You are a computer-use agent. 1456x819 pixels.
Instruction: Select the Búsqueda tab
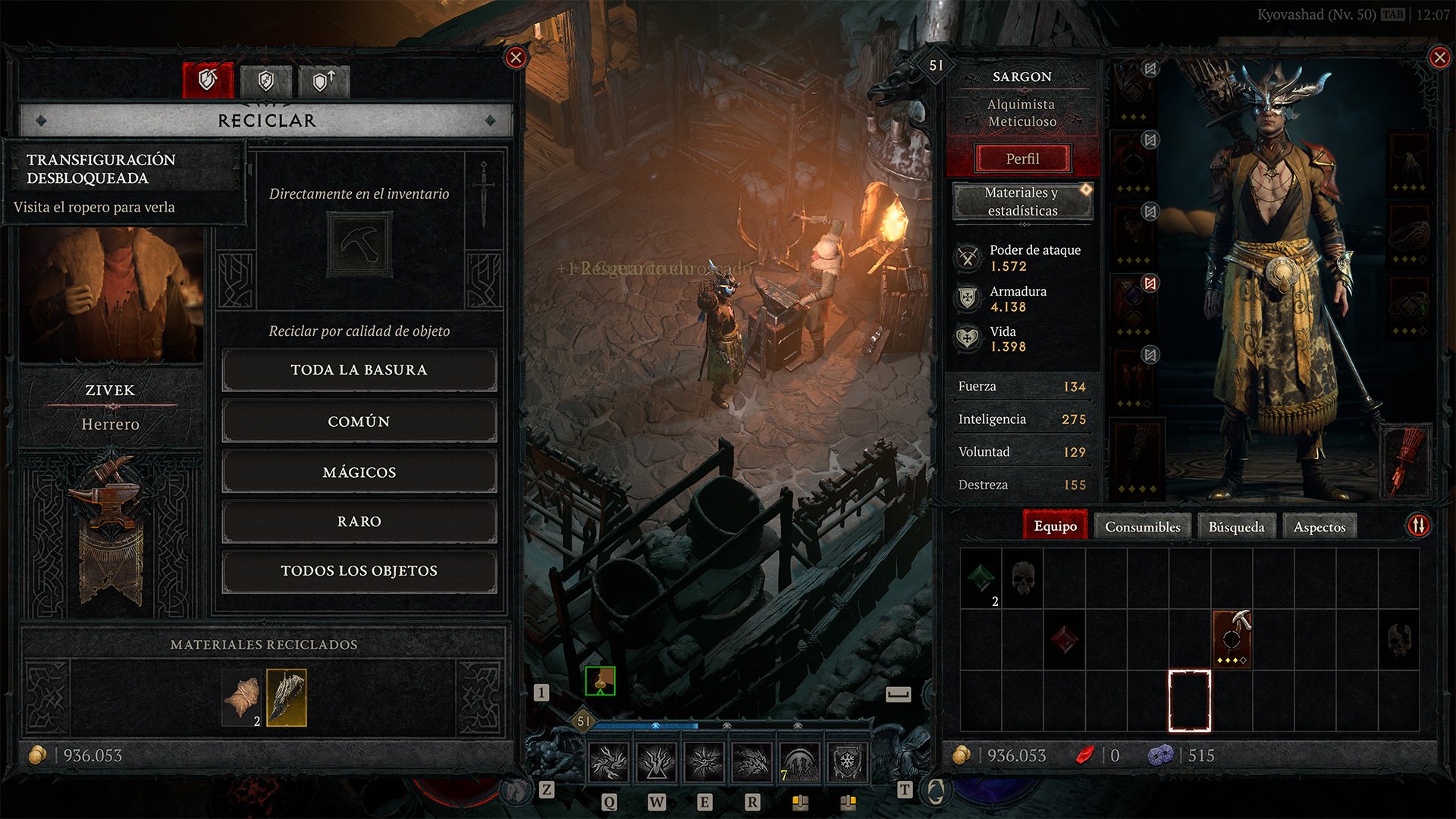1236,526
